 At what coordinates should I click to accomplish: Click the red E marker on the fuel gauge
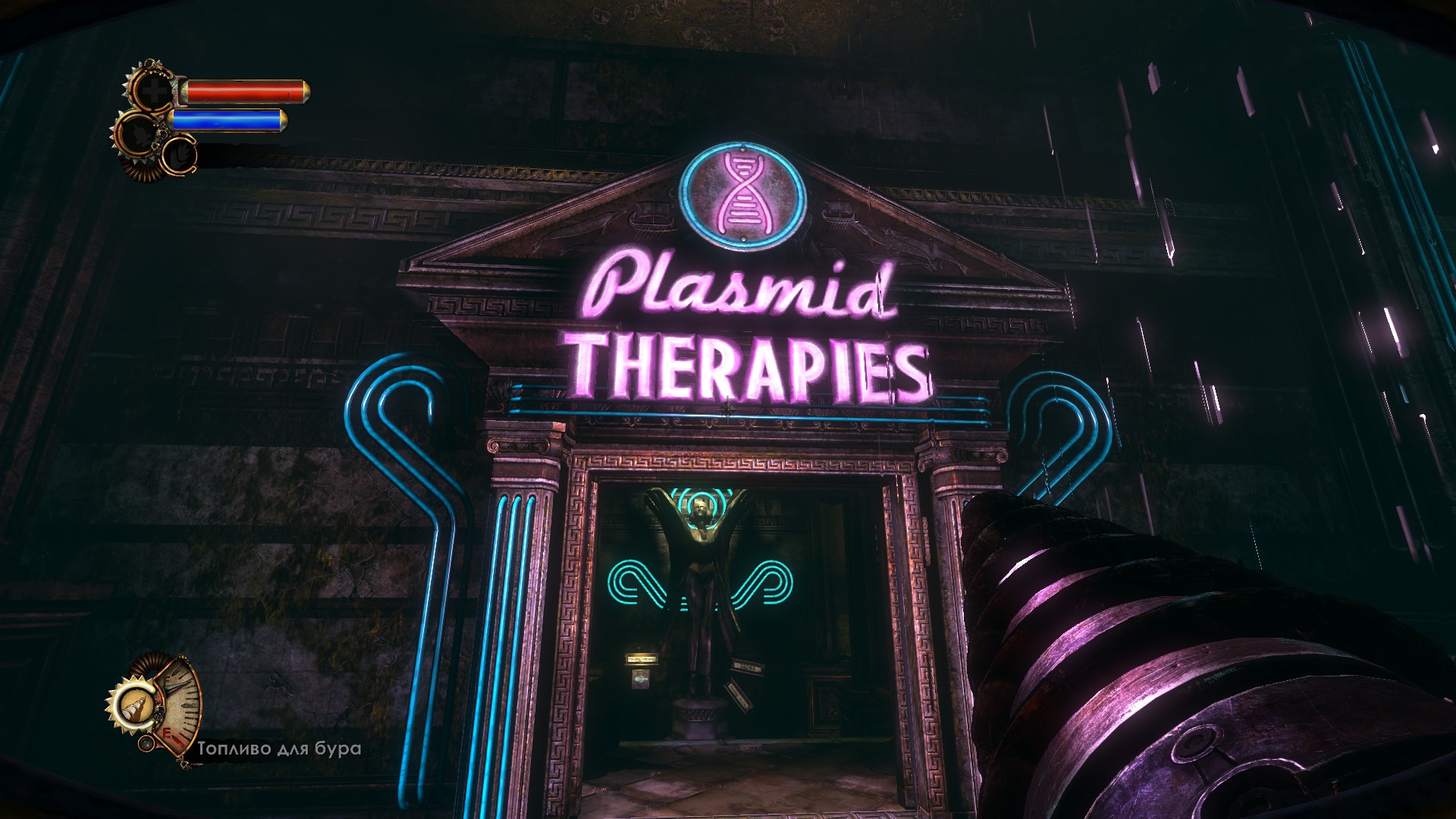[x=167, y=734]
